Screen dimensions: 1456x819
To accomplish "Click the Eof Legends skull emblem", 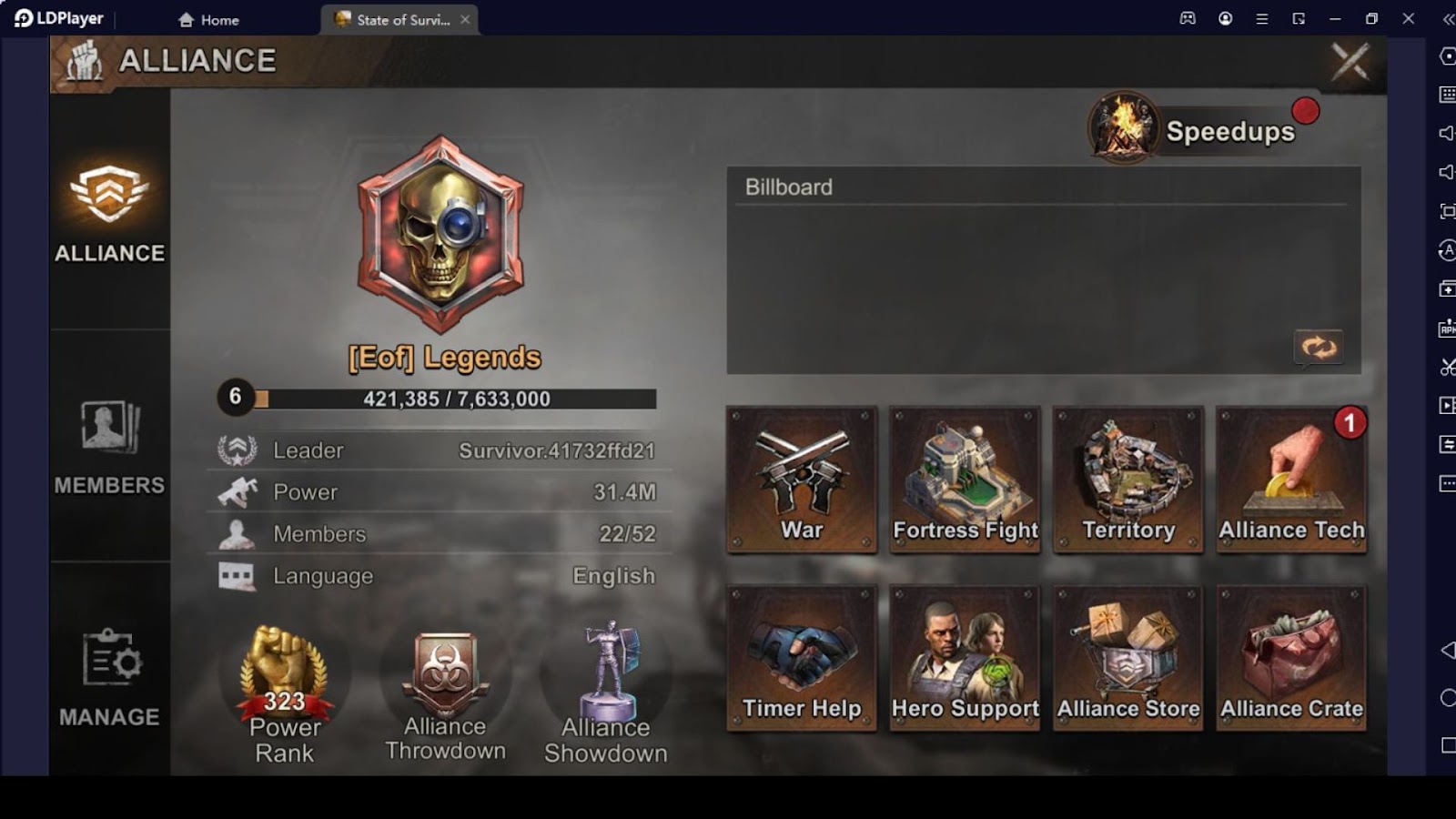I will click(x=441, y=235).
